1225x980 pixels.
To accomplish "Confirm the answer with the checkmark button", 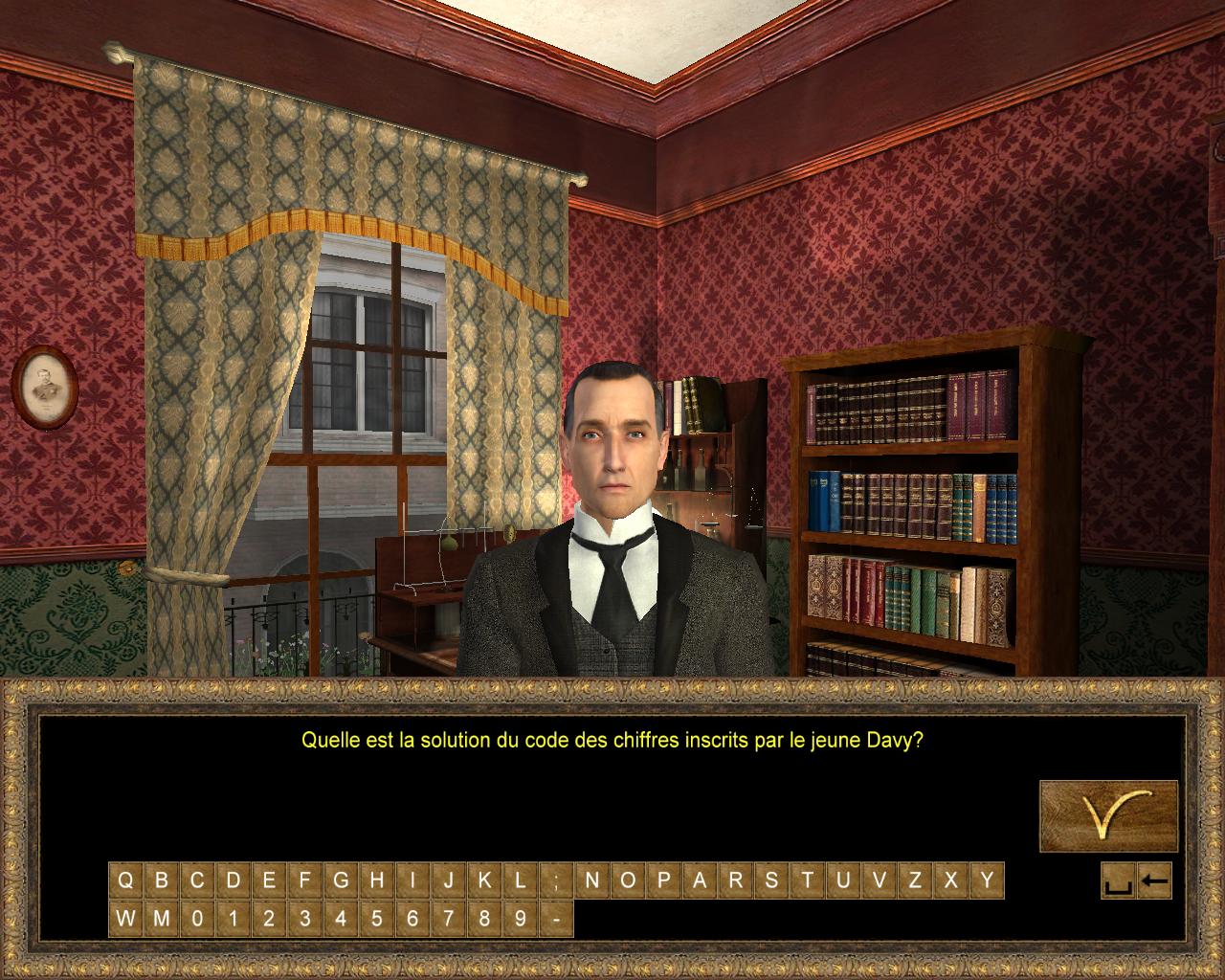I will (x=1108, y=815).
